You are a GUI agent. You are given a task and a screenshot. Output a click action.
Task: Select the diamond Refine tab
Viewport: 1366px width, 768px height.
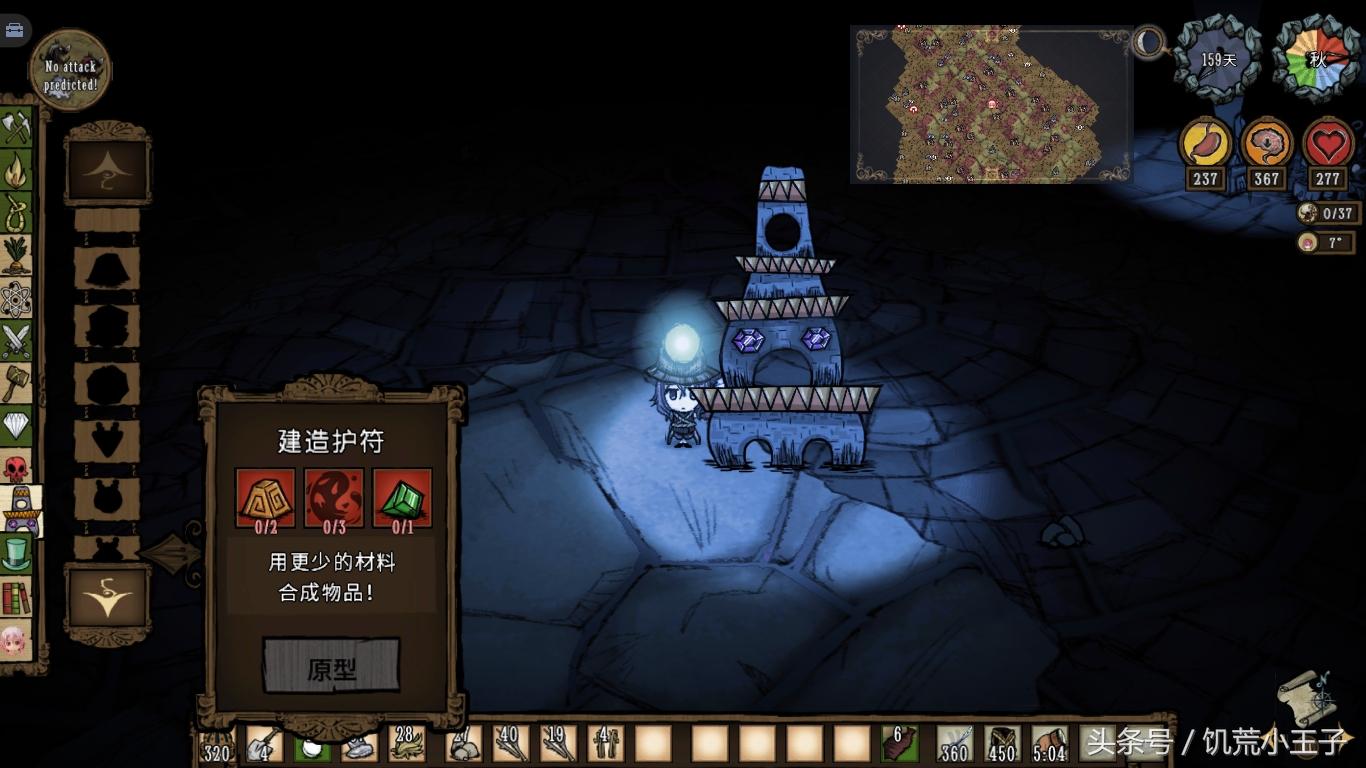(16, 428)
